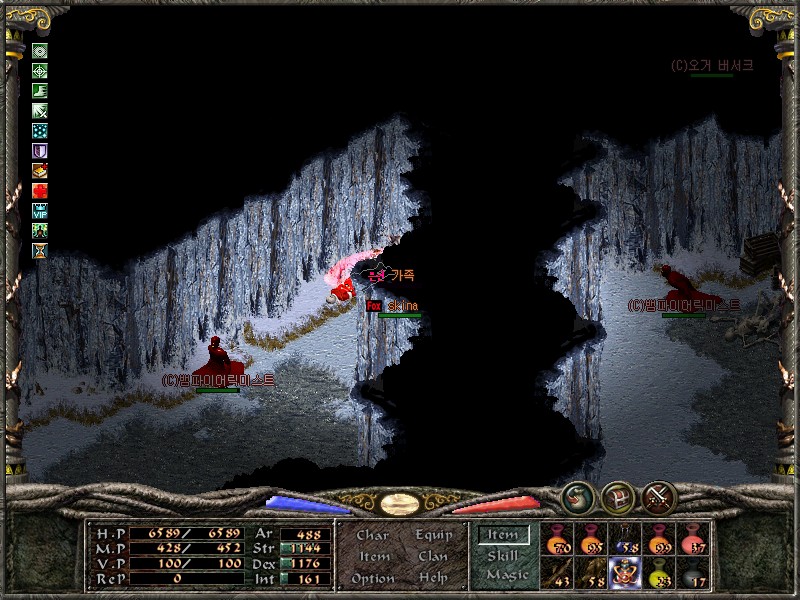Use the pink potion stack of 37
This screenshot has width=800, height=600.
coord(693,540)
